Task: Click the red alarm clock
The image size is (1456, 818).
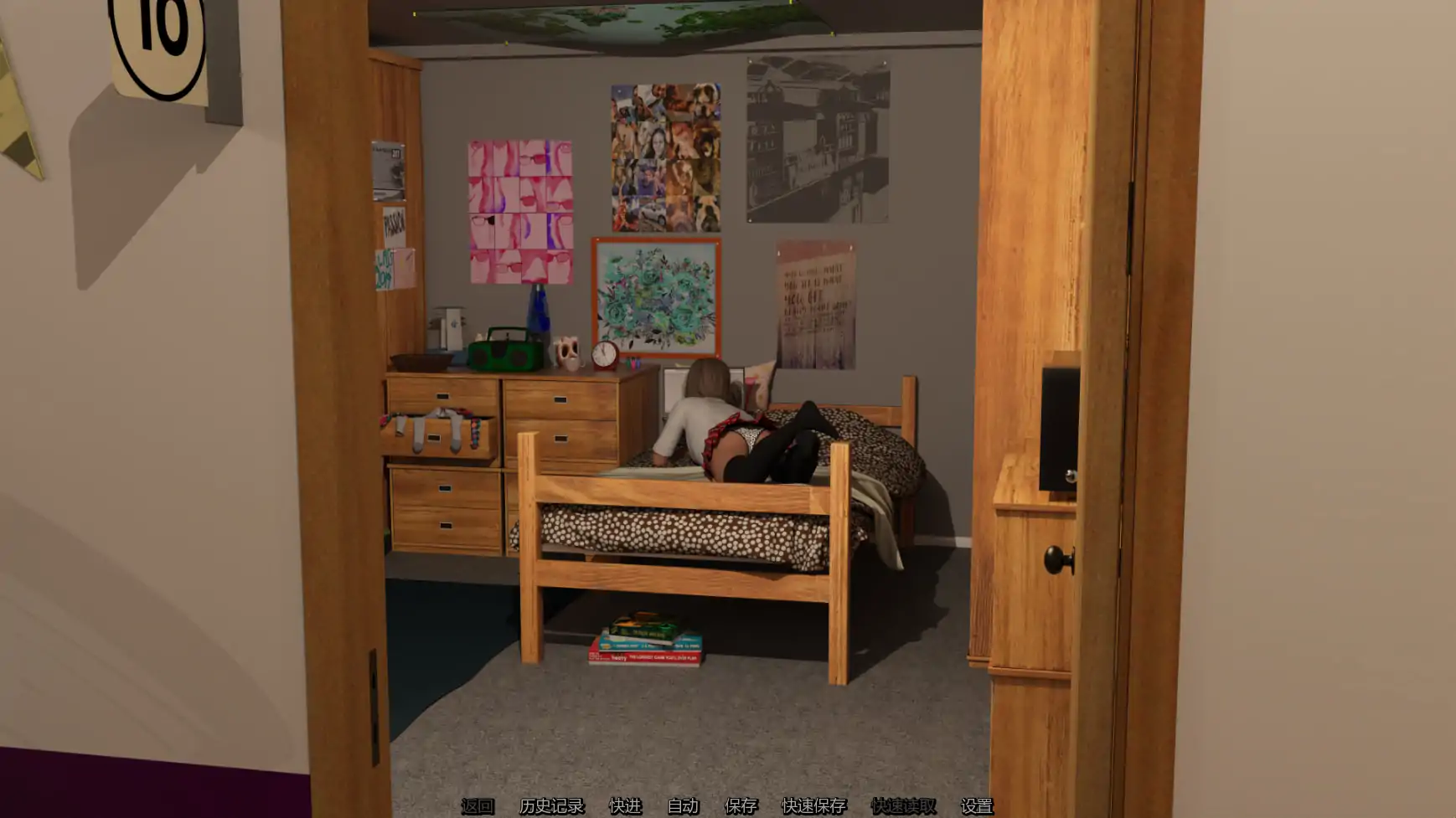Action: point(605,355)
